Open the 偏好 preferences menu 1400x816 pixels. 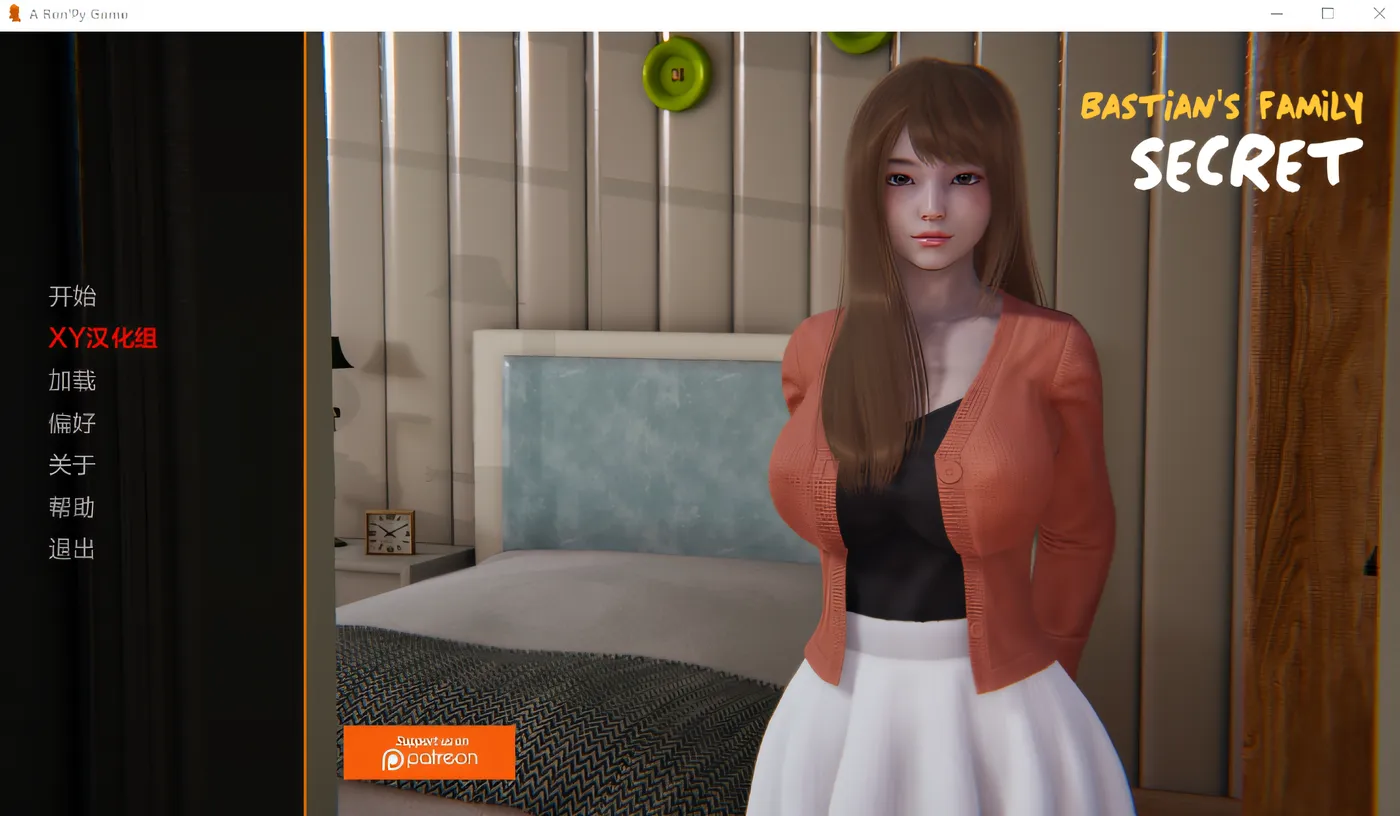(71, 423)
